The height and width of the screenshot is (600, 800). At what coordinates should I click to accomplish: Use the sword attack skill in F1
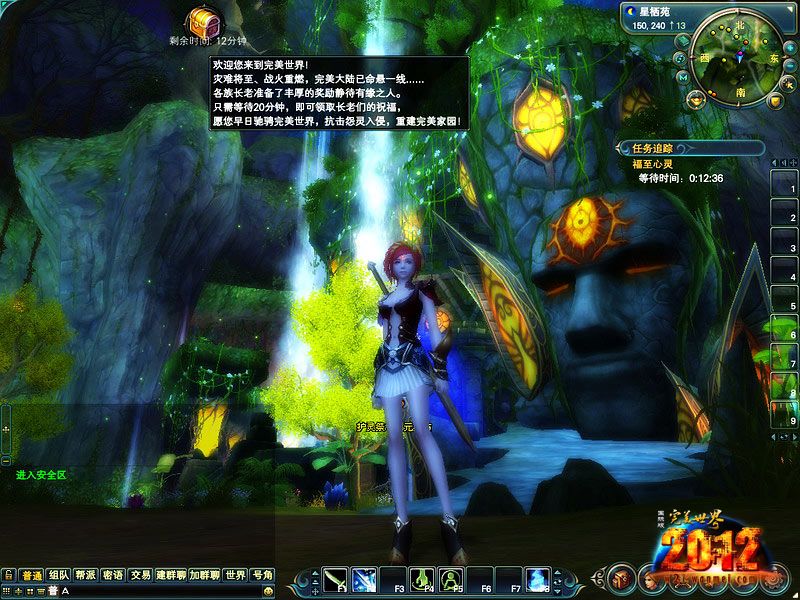point(336,578)
